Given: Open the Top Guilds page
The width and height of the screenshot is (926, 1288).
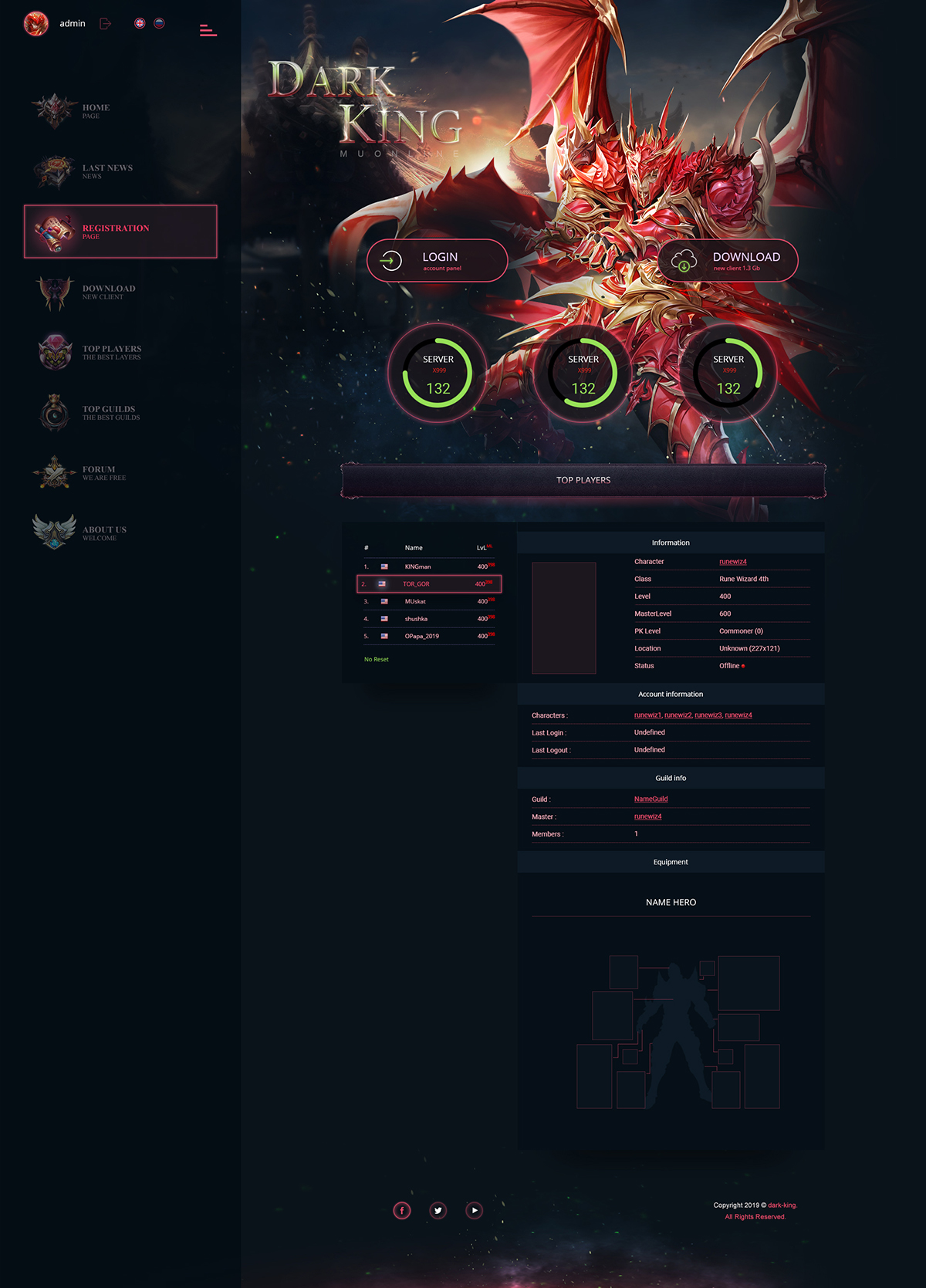Looking at the screenshot, I should [110, 412].
